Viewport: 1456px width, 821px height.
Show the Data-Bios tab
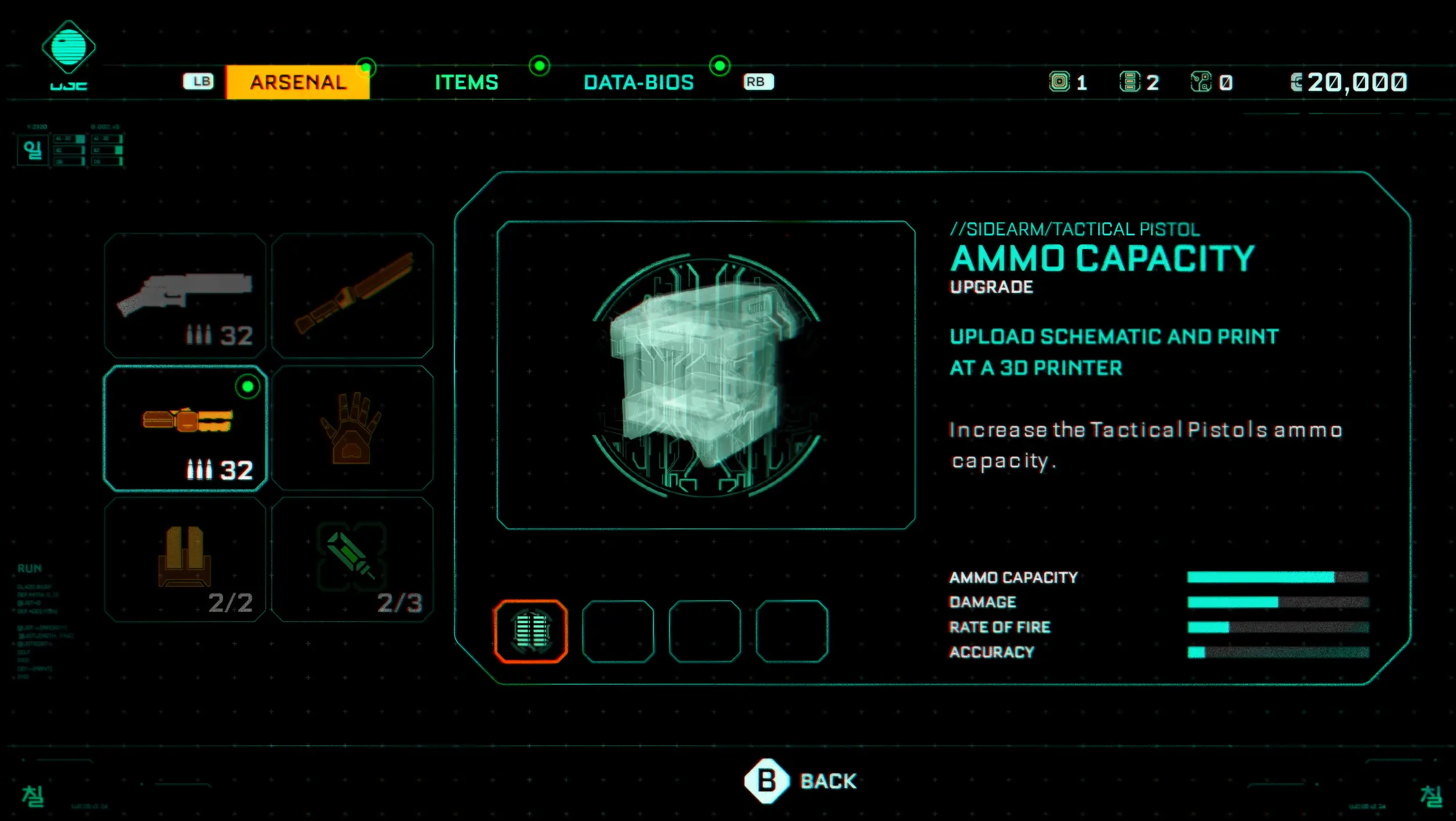point(638,82)
